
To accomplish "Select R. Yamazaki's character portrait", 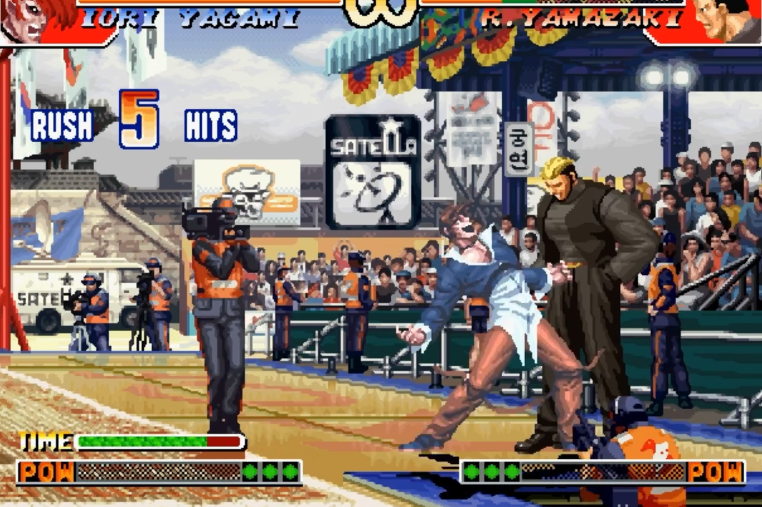I will click(723, 18).
